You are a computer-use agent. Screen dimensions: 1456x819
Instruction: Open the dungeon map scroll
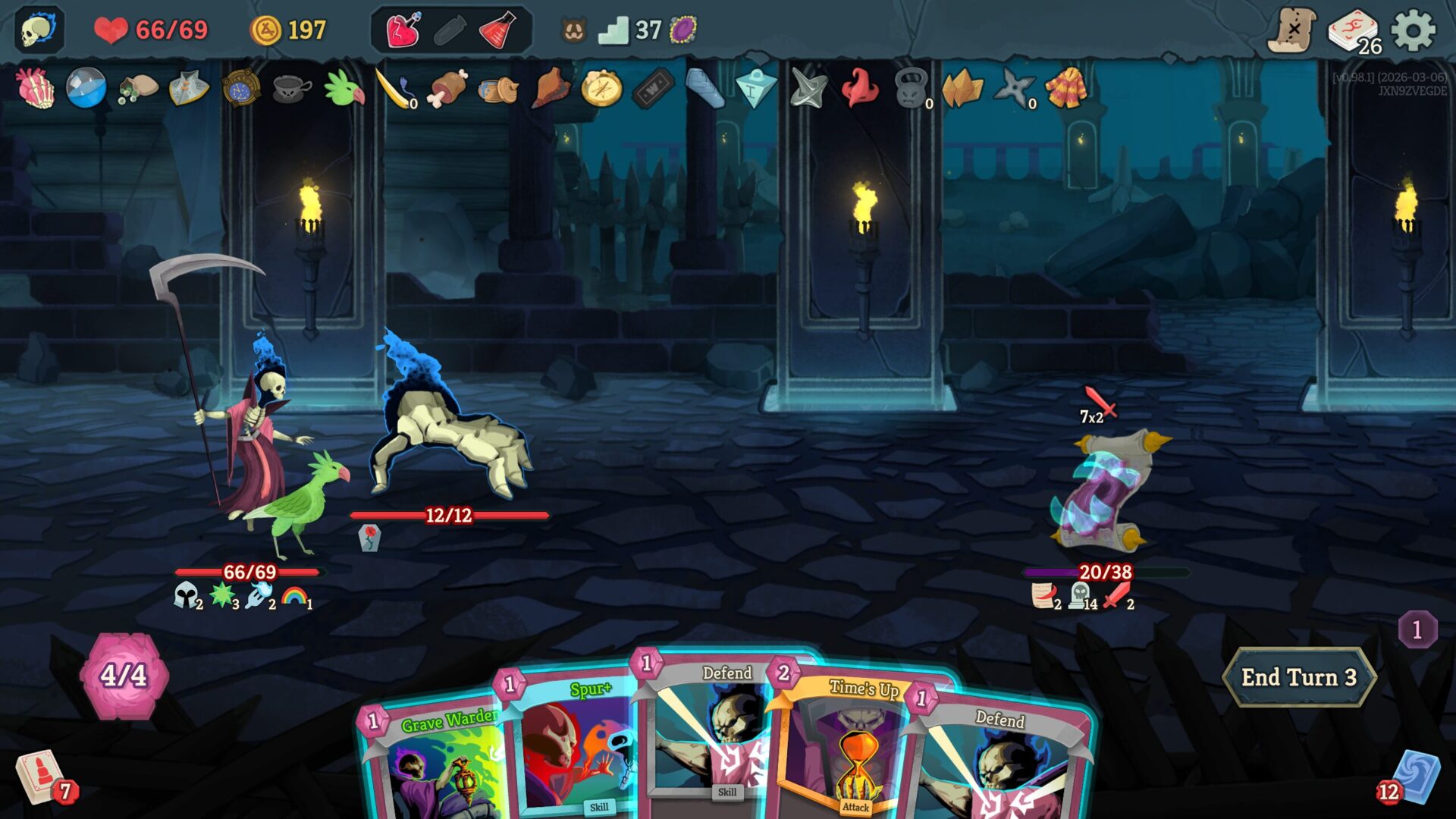click(1291, 30)
